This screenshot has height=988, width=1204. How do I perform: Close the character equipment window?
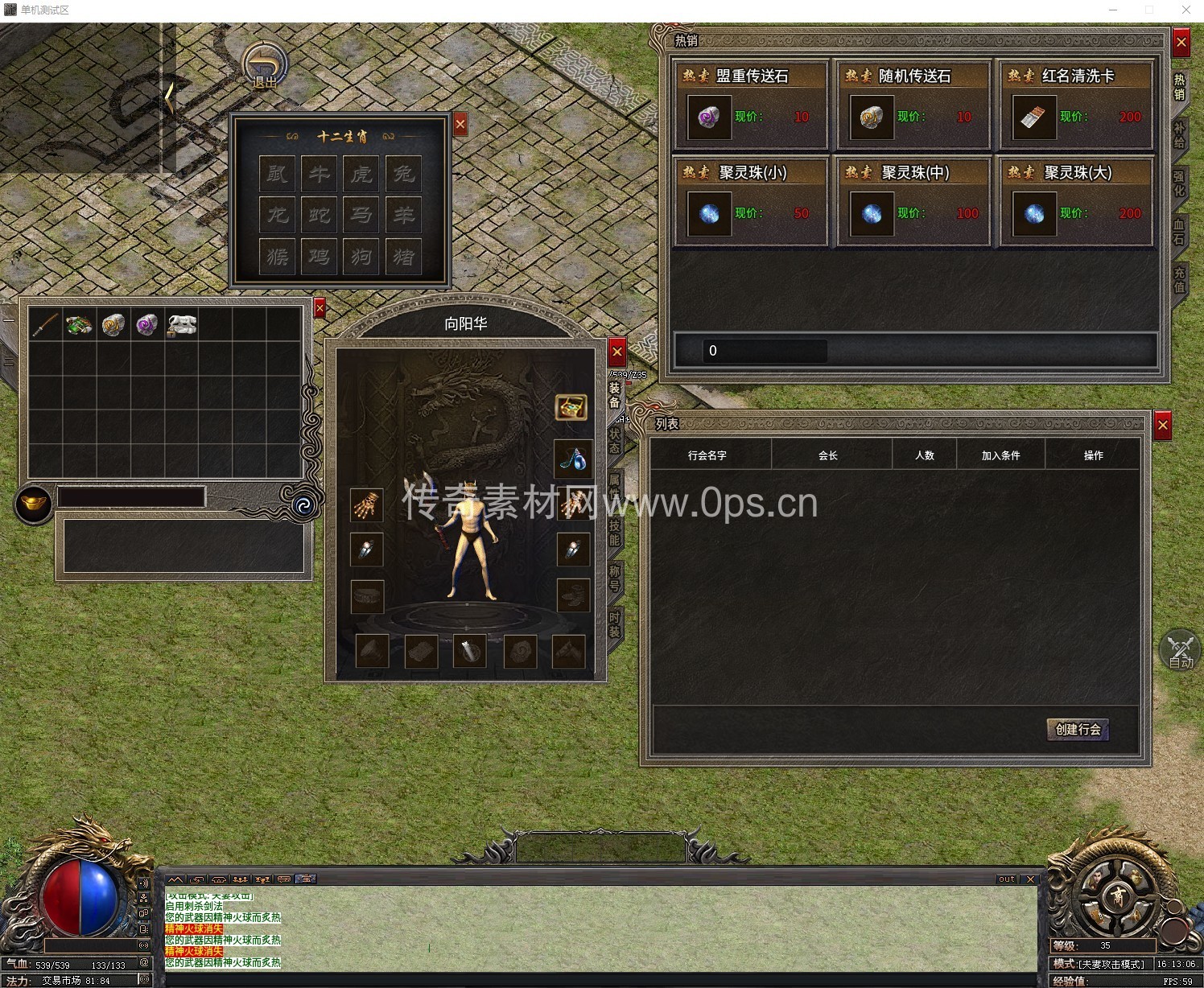(x=617, y=352)
